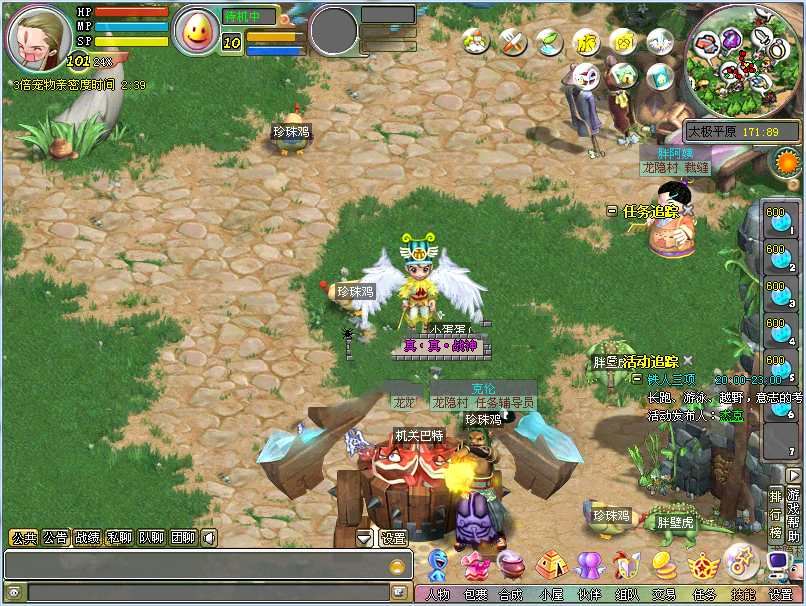Screen dimensions: 806x606
Task: Click the player portrait avatar
Action: pyautogui.click(x=39, y=37)
